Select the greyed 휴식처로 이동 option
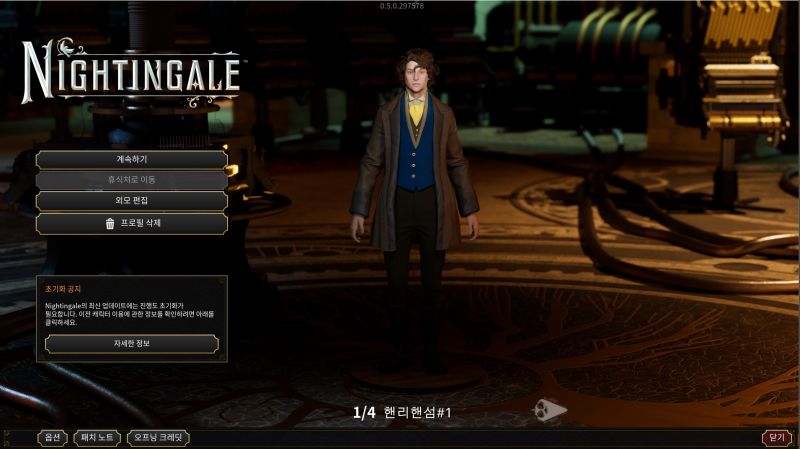This screenshot has height=449, width=800. point(131,180)
